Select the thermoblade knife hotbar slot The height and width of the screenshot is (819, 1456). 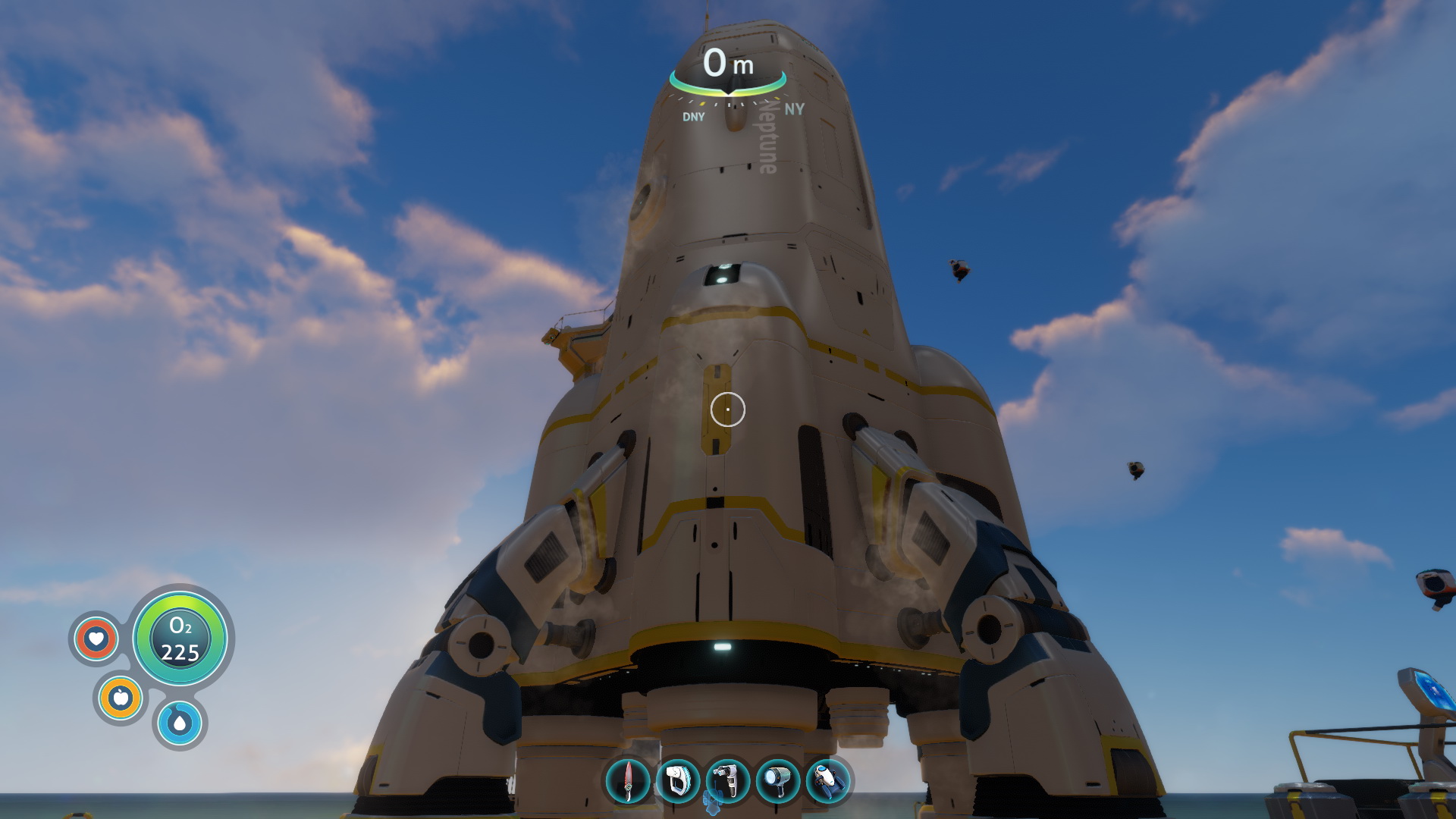(628, 780)
